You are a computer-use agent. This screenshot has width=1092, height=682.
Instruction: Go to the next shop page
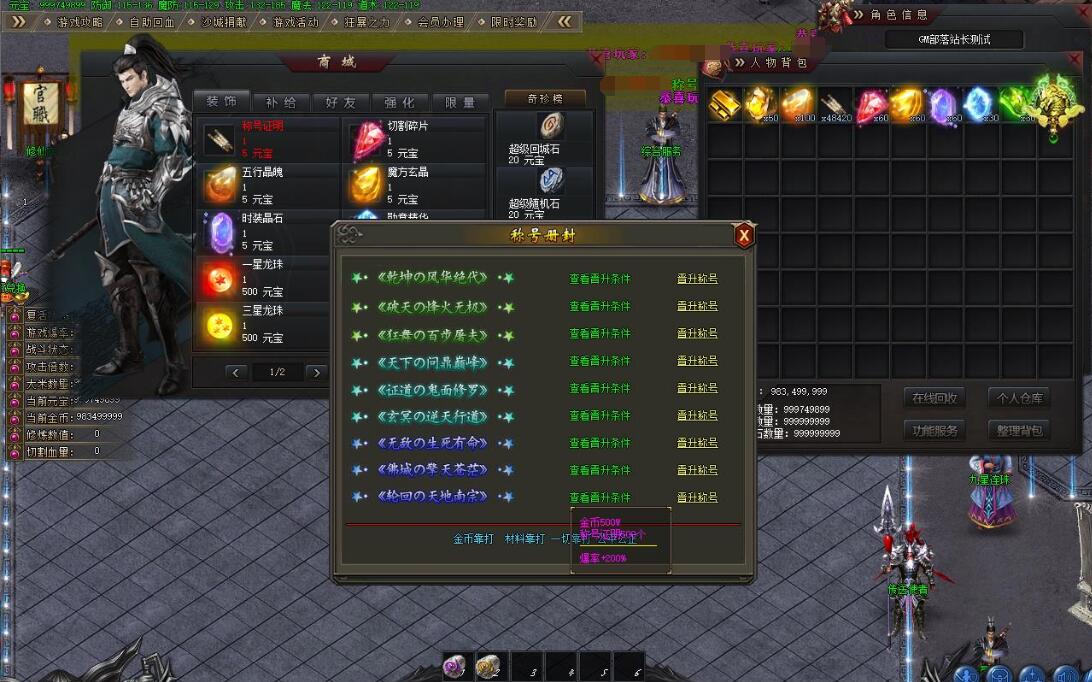(316, 372)
